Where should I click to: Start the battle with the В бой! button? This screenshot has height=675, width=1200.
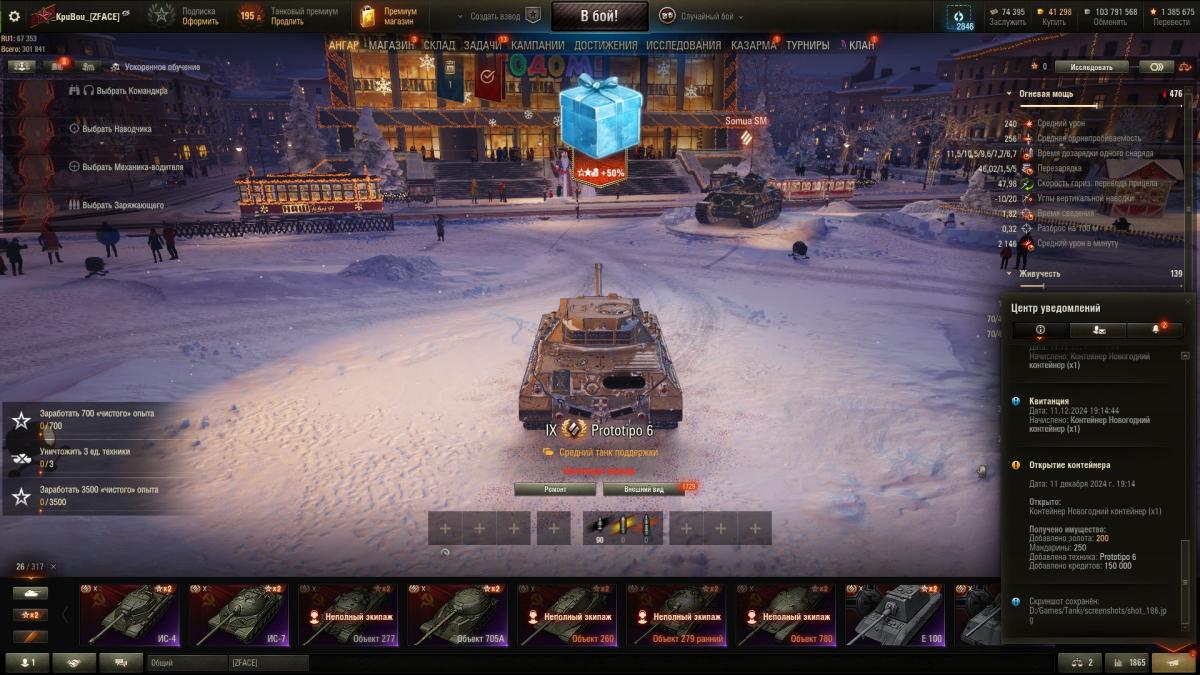pos(599,16)
